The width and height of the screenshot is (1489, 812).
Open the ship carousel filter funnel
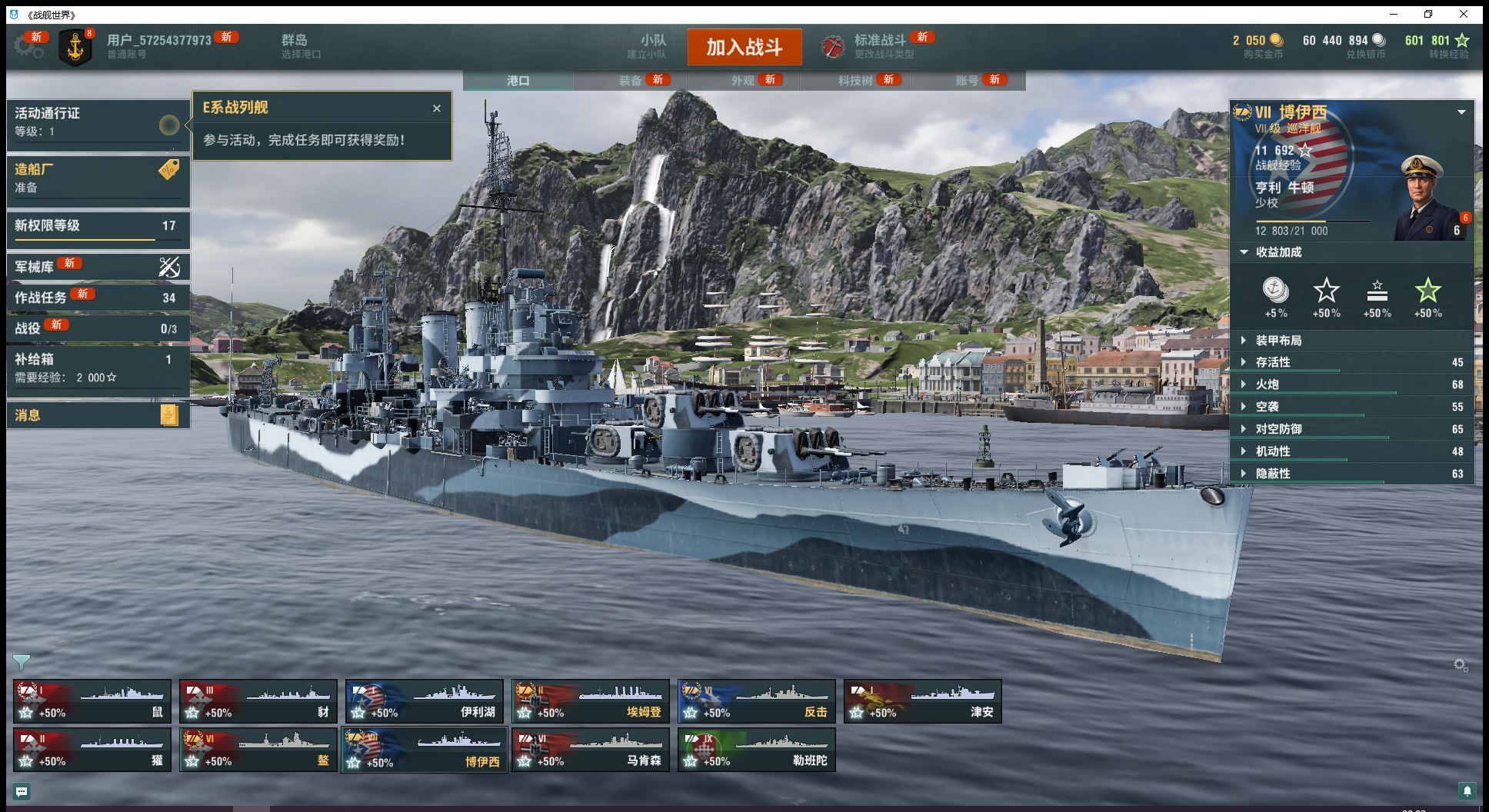(x=22, y=662)
